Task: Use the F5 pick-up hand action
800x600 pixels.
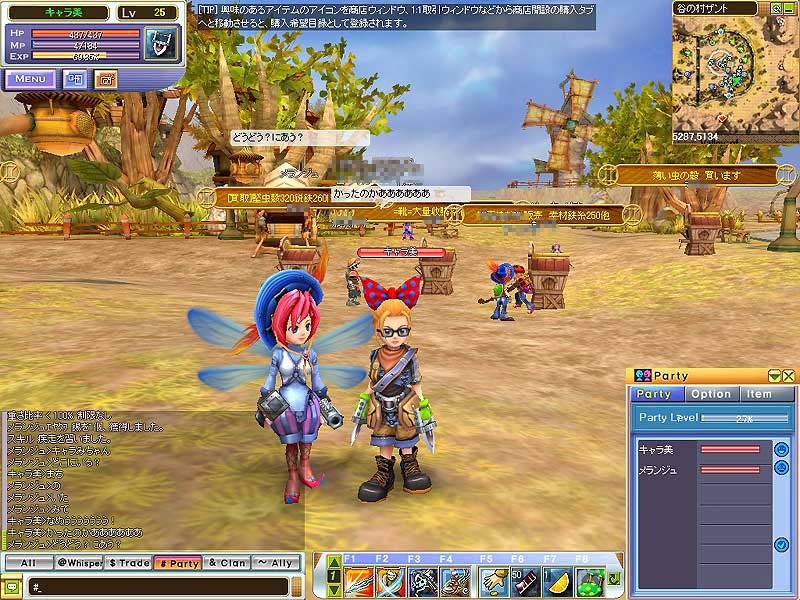Action: click(491, 580)
